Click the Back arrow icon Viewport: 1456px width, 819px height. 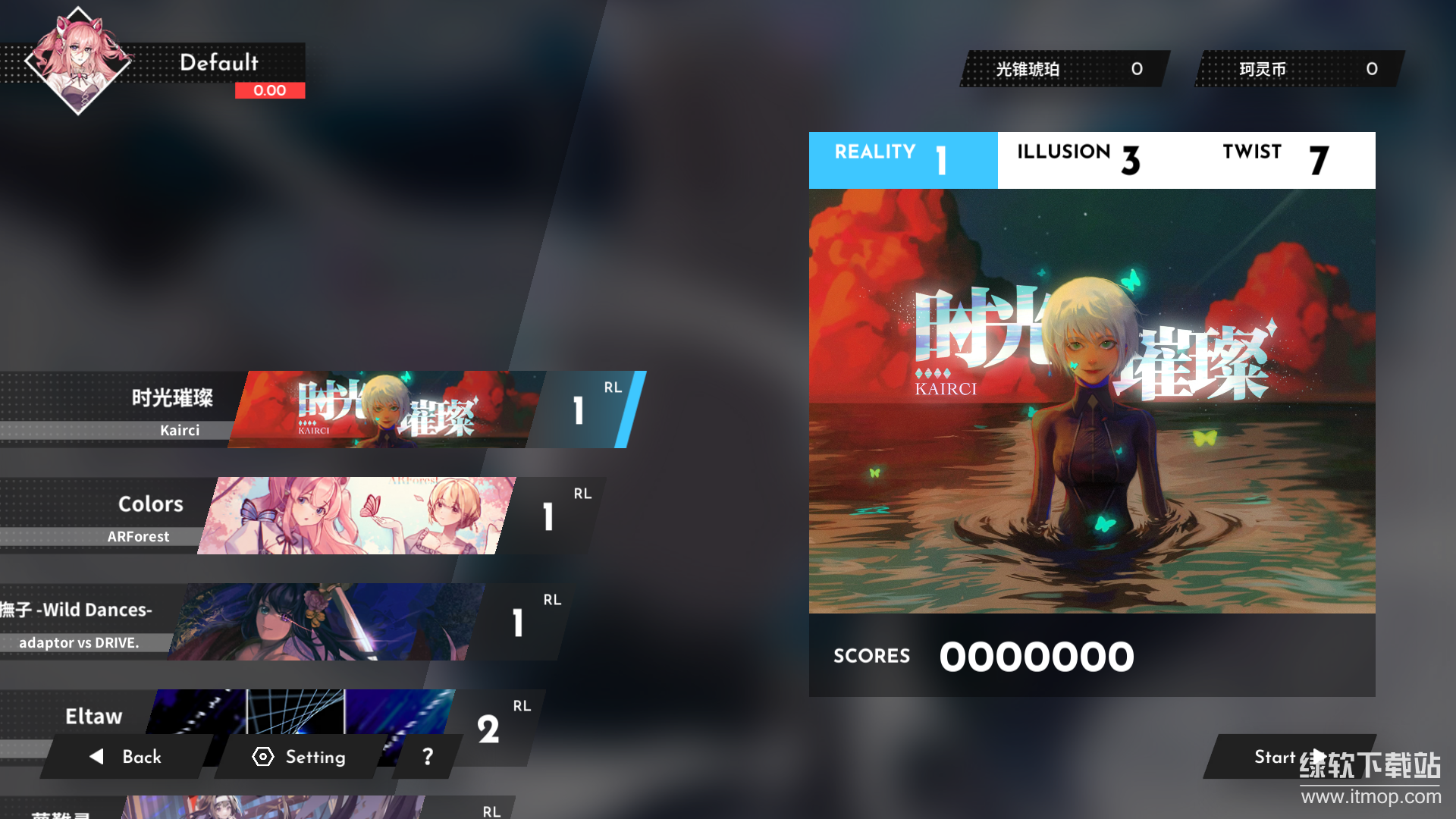96,757
